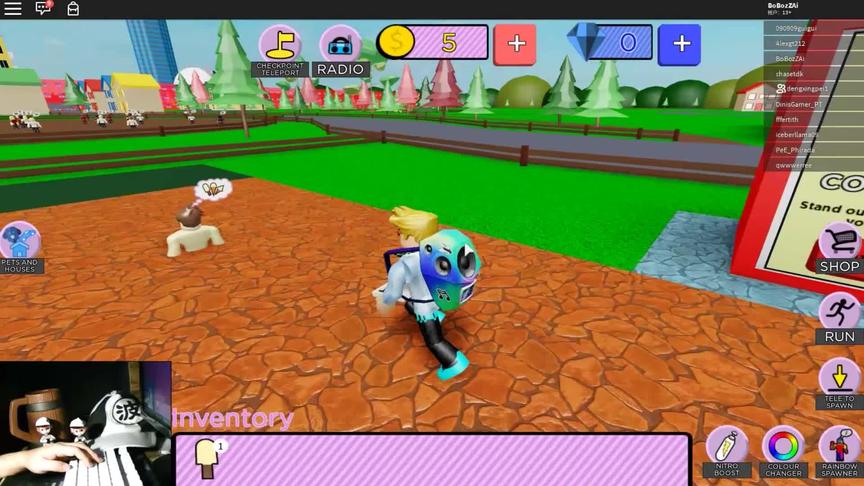864x486 pixels.
Task: Activate Tele to Spawn
Action: [x=839, y=385]
